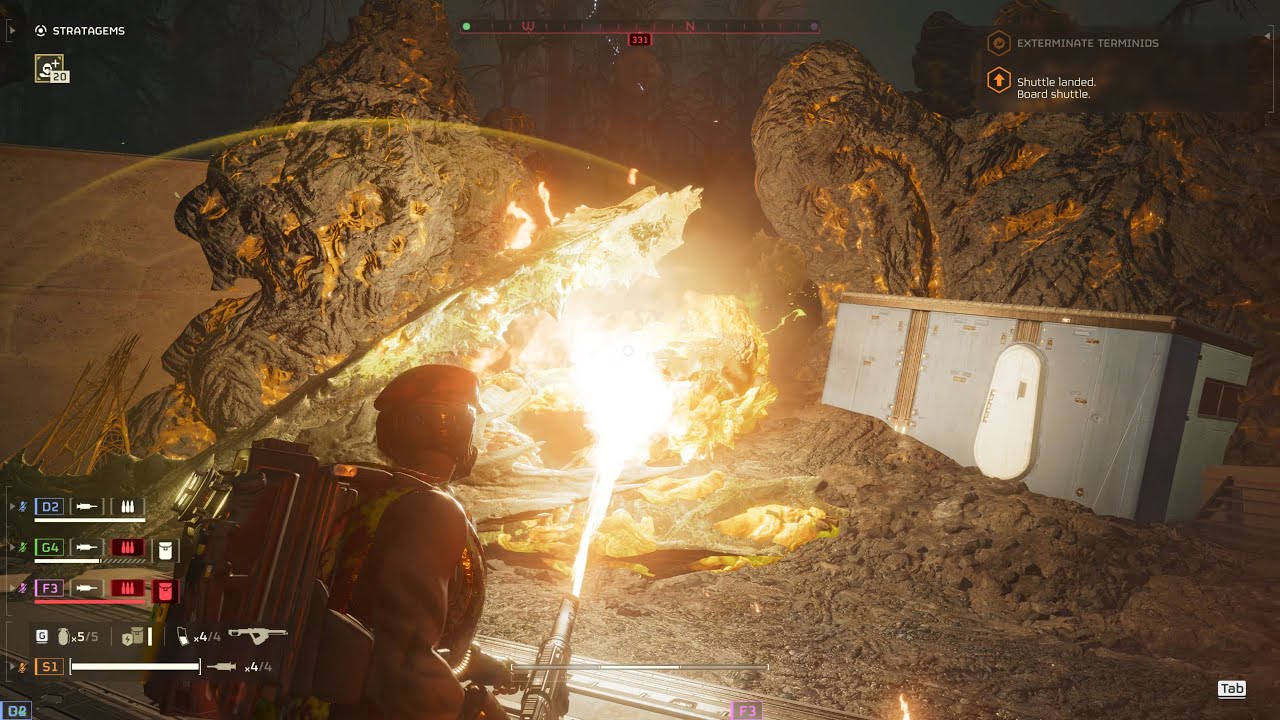This screenshot has width=1280, height=720.
Task: Choose squad member G4's name tag
Action: pos(49,548)
